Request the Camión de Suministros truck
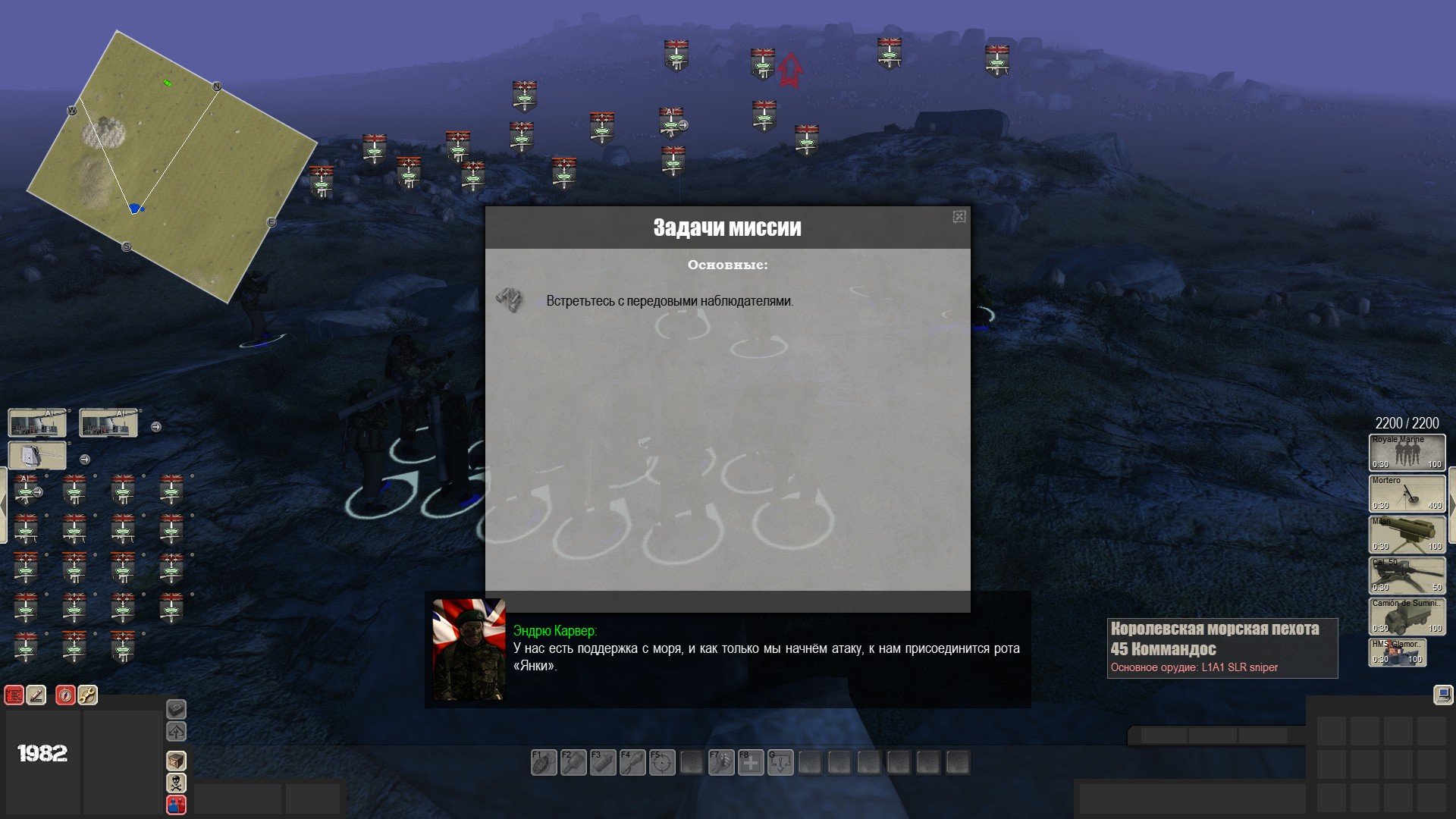The height and width of the screenshot is (819, 1456). tap(1407, 616)
